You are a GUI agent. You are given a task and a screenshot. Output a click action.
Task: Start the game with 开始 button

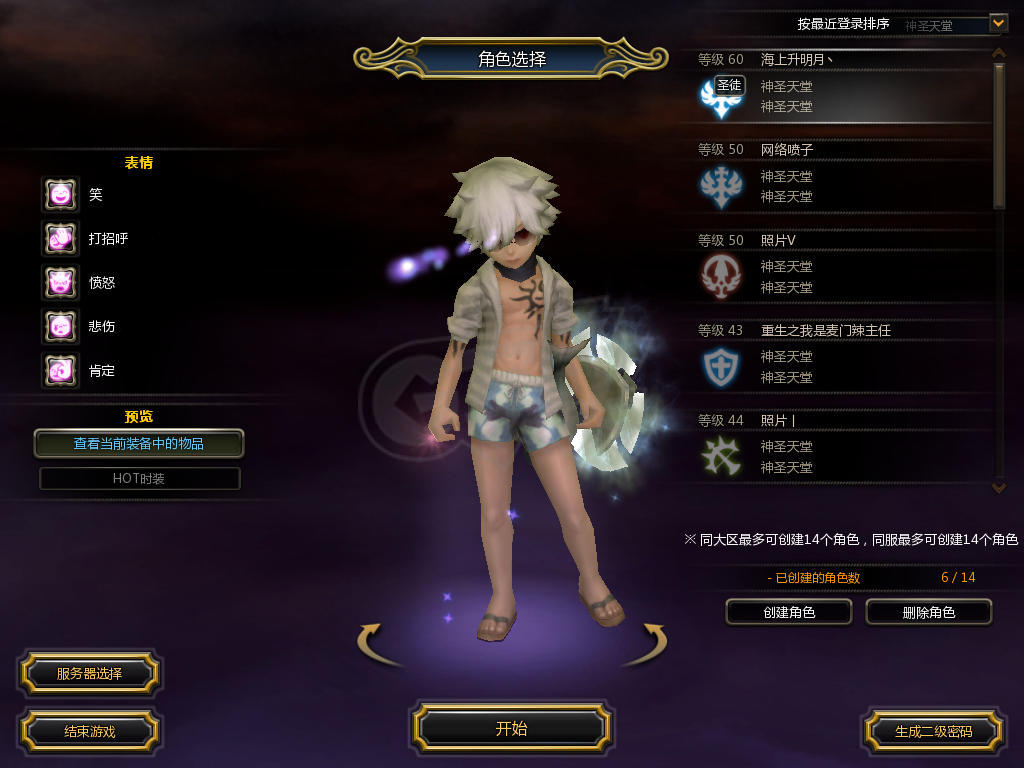click(511, 728)
